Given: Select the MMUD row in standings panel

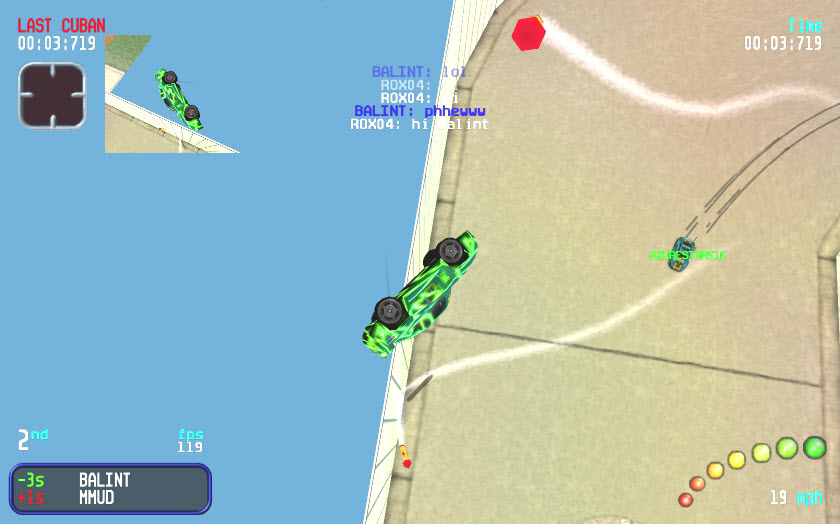Looking at the screenshot, I should (x=110, y=498).
